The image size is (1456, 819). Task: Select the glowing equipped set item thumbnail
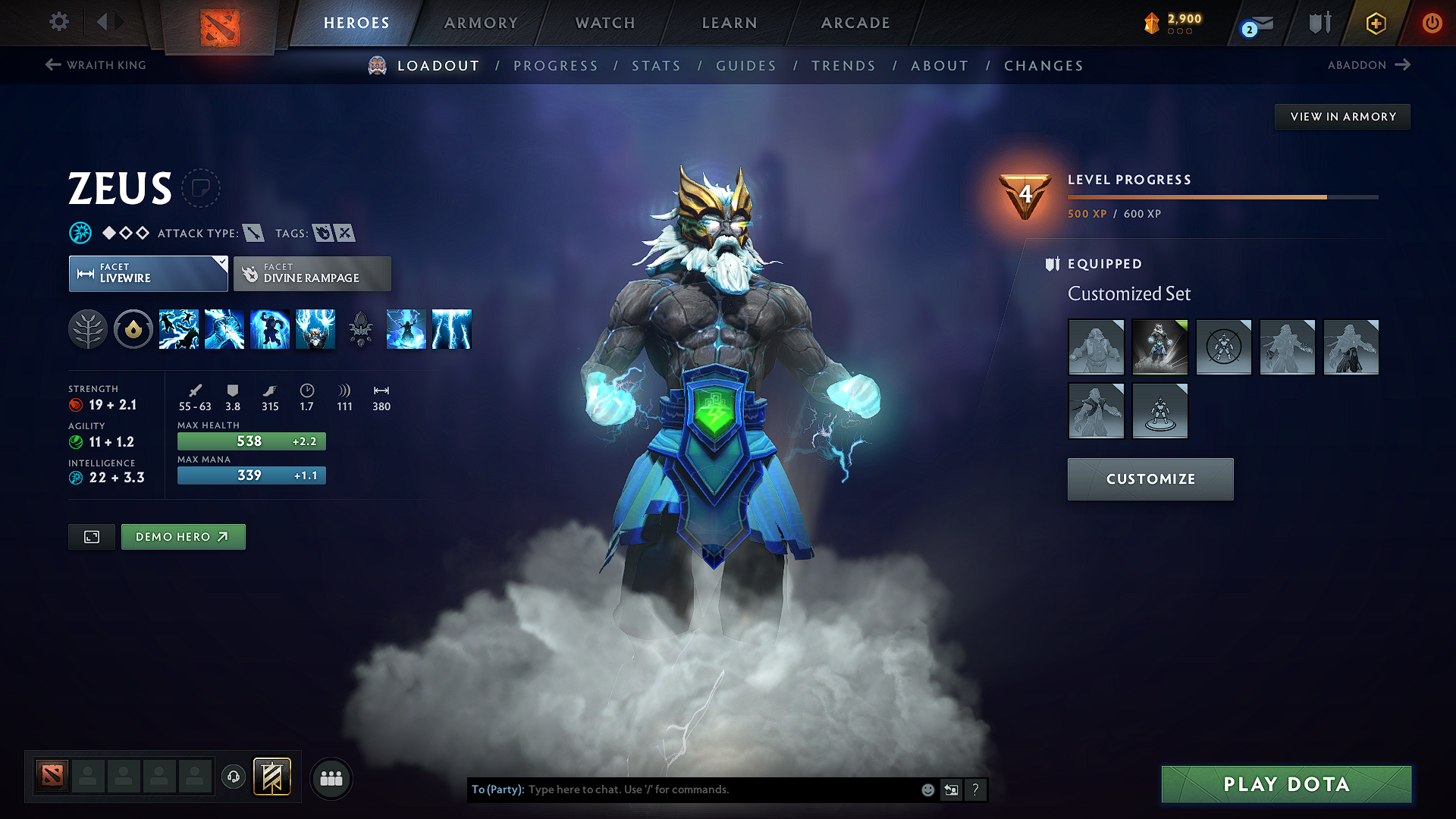[1159, 347]
